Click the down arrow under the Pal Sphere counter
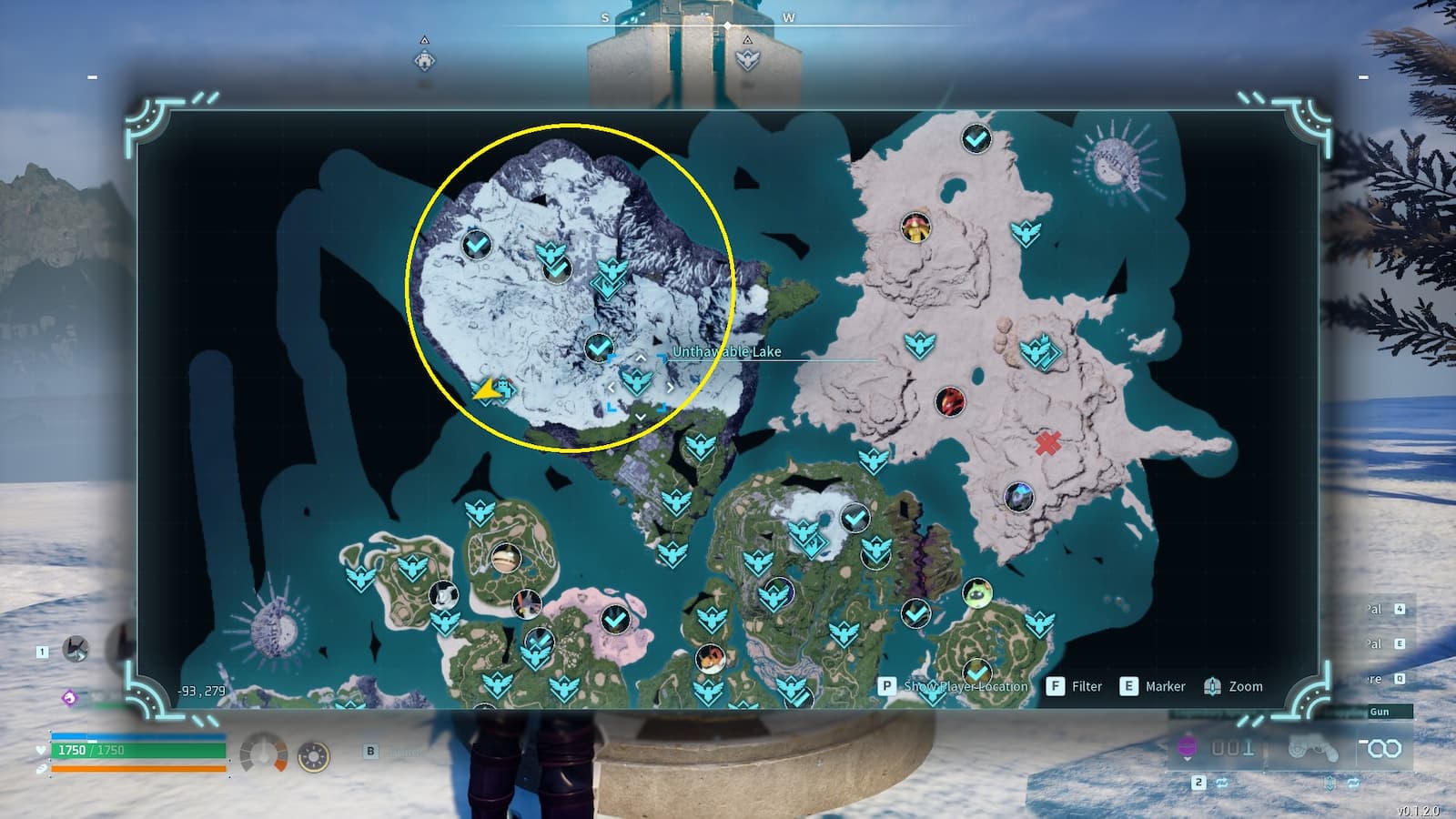 coord(1187,759)
